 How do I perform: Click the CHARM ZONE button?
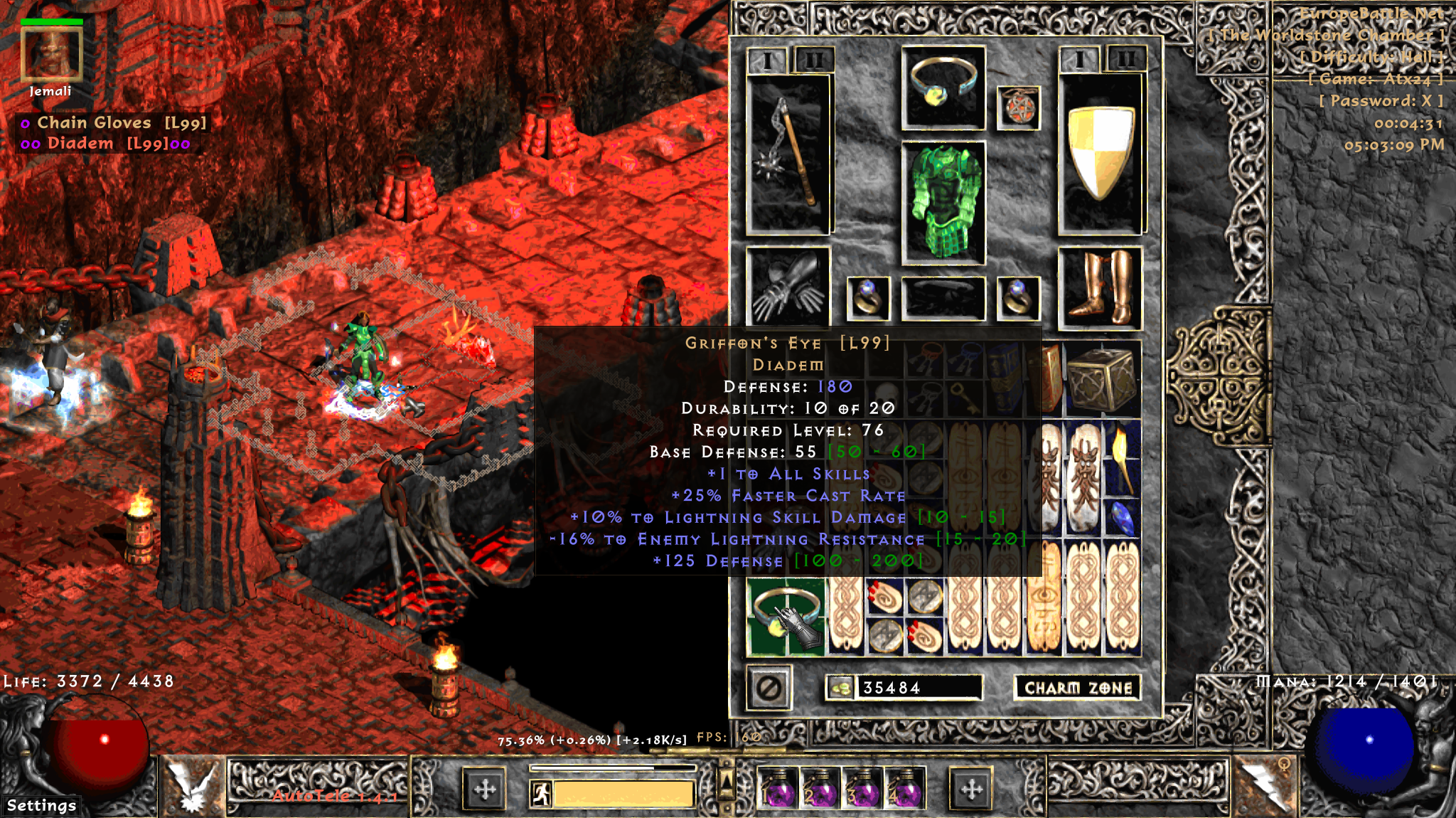click(1077, 688)
